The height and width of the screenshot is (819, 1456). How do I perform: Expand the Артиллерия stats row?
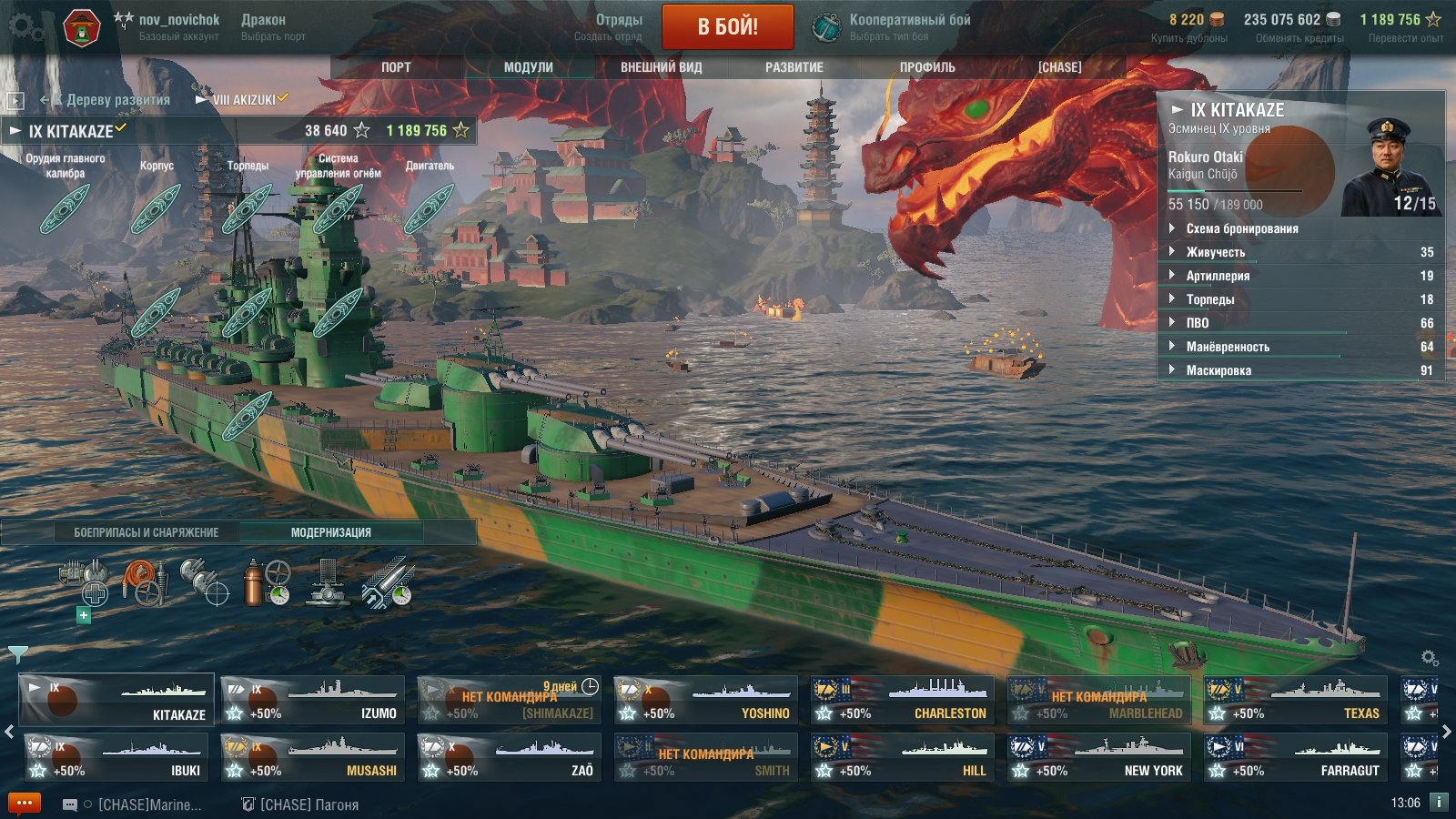(1218, 276)
